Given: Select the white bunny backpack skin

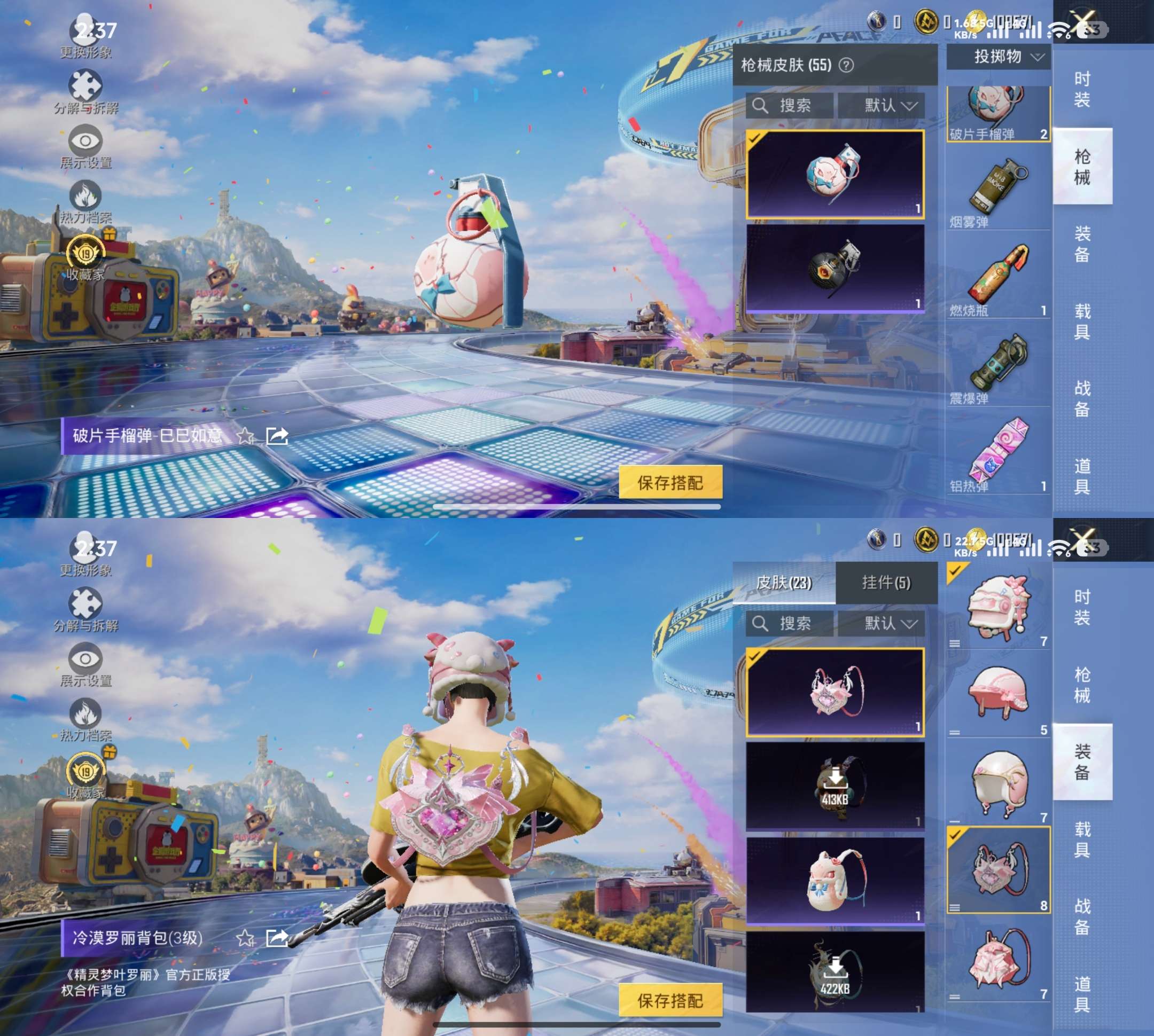Looking at the screenshot, I should coord(835,880).
